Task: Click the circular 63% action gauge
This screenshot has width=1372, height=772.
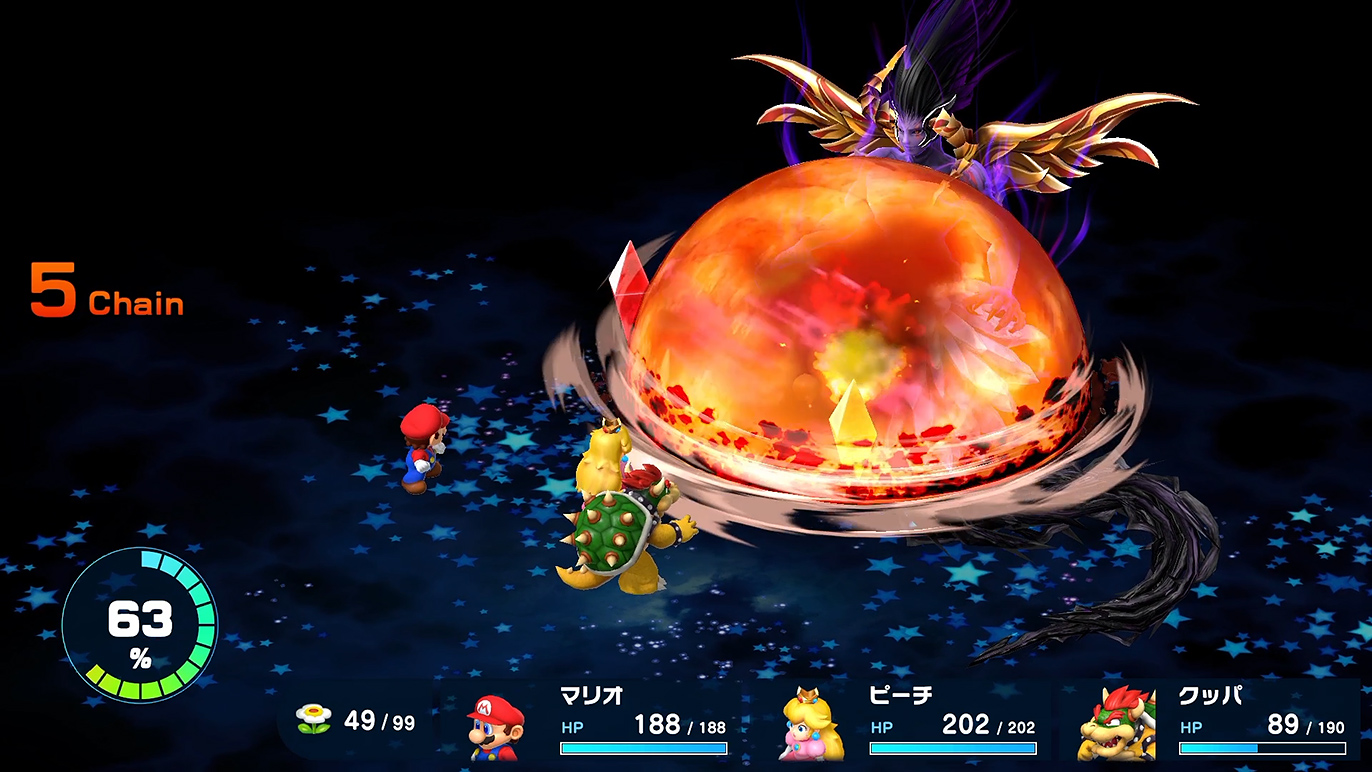Action: click(139, 624)
